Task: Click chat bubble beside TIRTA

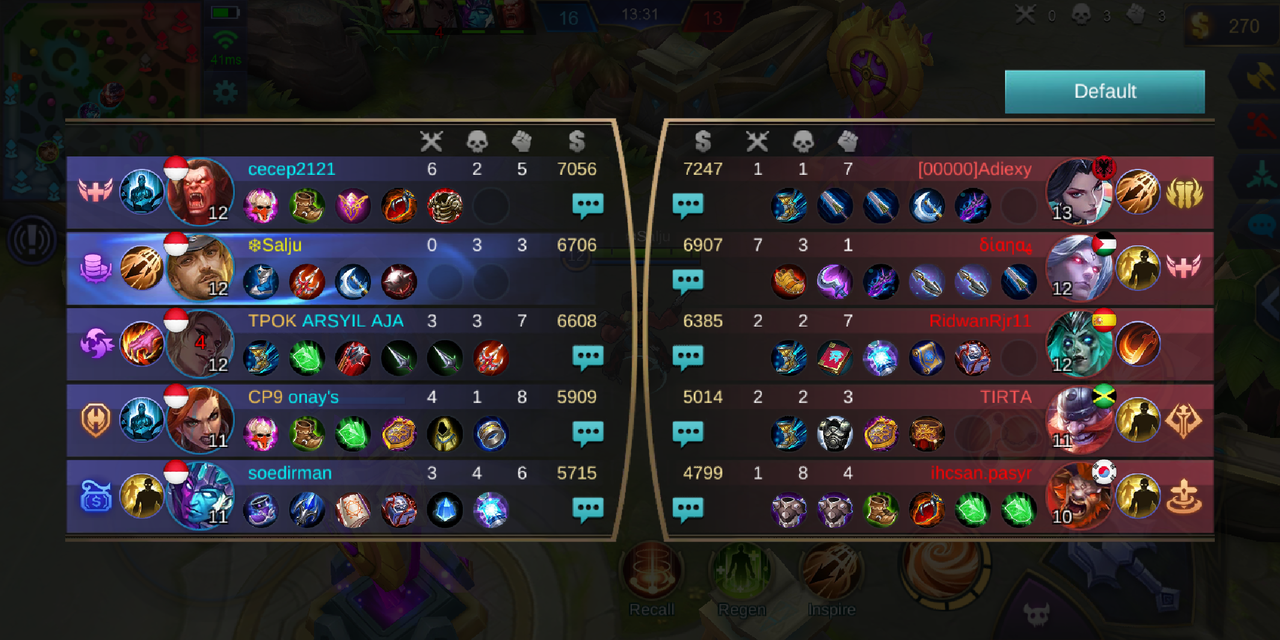Action: pyautogui.click(x=688, y=434)
